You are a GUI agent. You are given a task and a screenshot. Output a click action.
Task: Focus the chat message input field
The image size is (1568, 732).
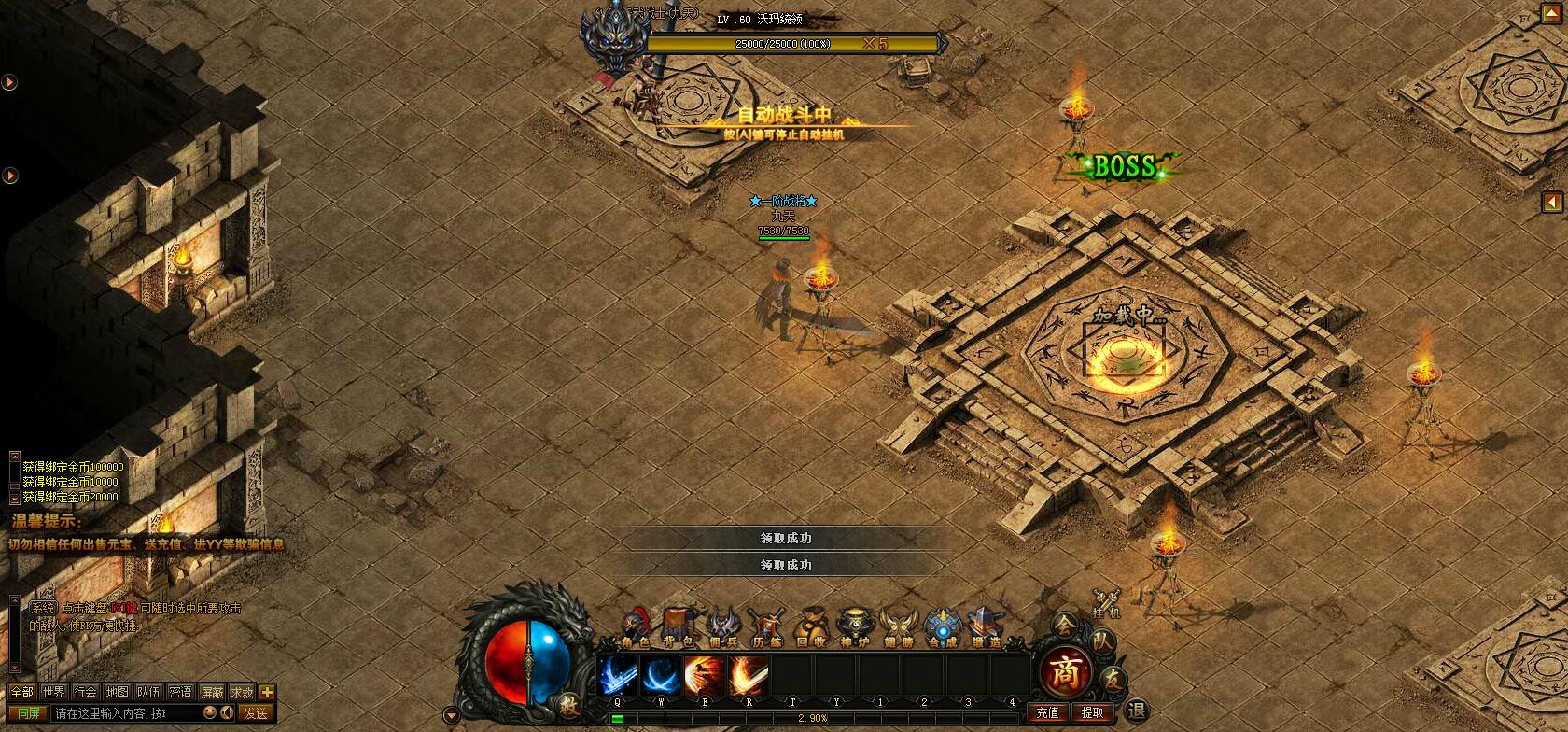coord(126,713)
